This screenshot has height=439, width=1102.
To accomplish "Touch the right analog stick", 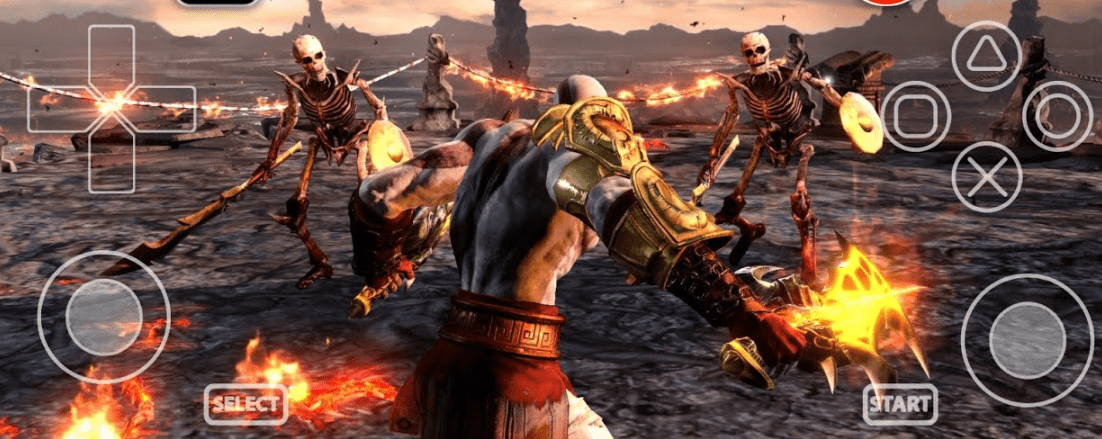I will tap(1027, 340).
